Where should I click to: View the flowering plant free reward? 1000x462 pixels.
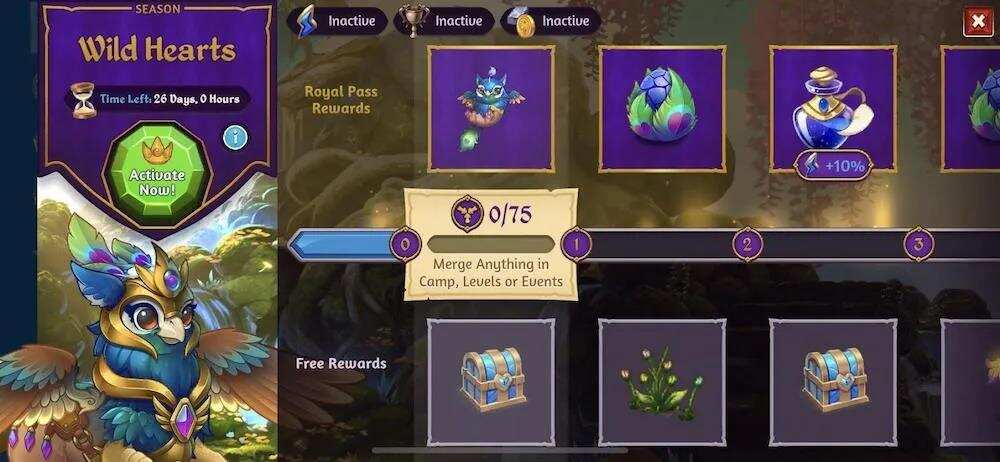point(661,382)
